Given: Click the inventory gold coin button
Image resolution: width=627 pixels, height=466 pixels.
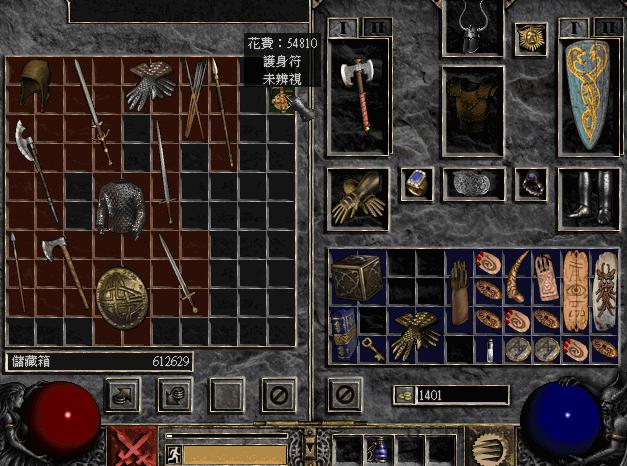Looking at the screenshot, I should coord(403,395).
